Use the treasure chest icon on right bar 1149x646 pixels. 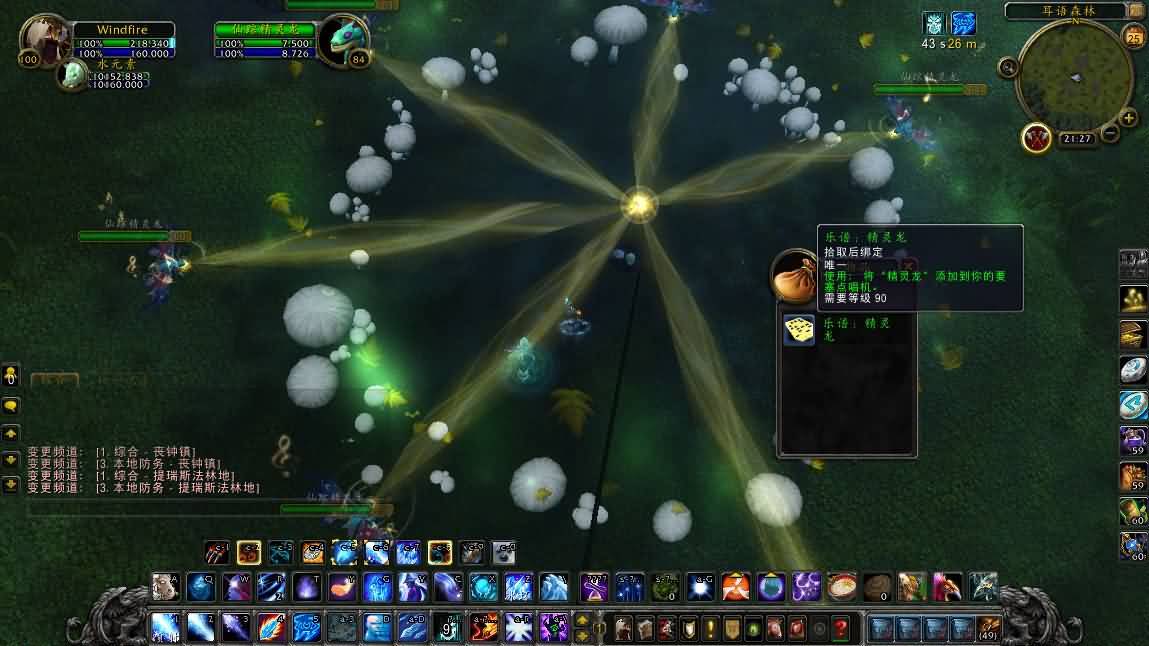click(x=1133, y=333)
